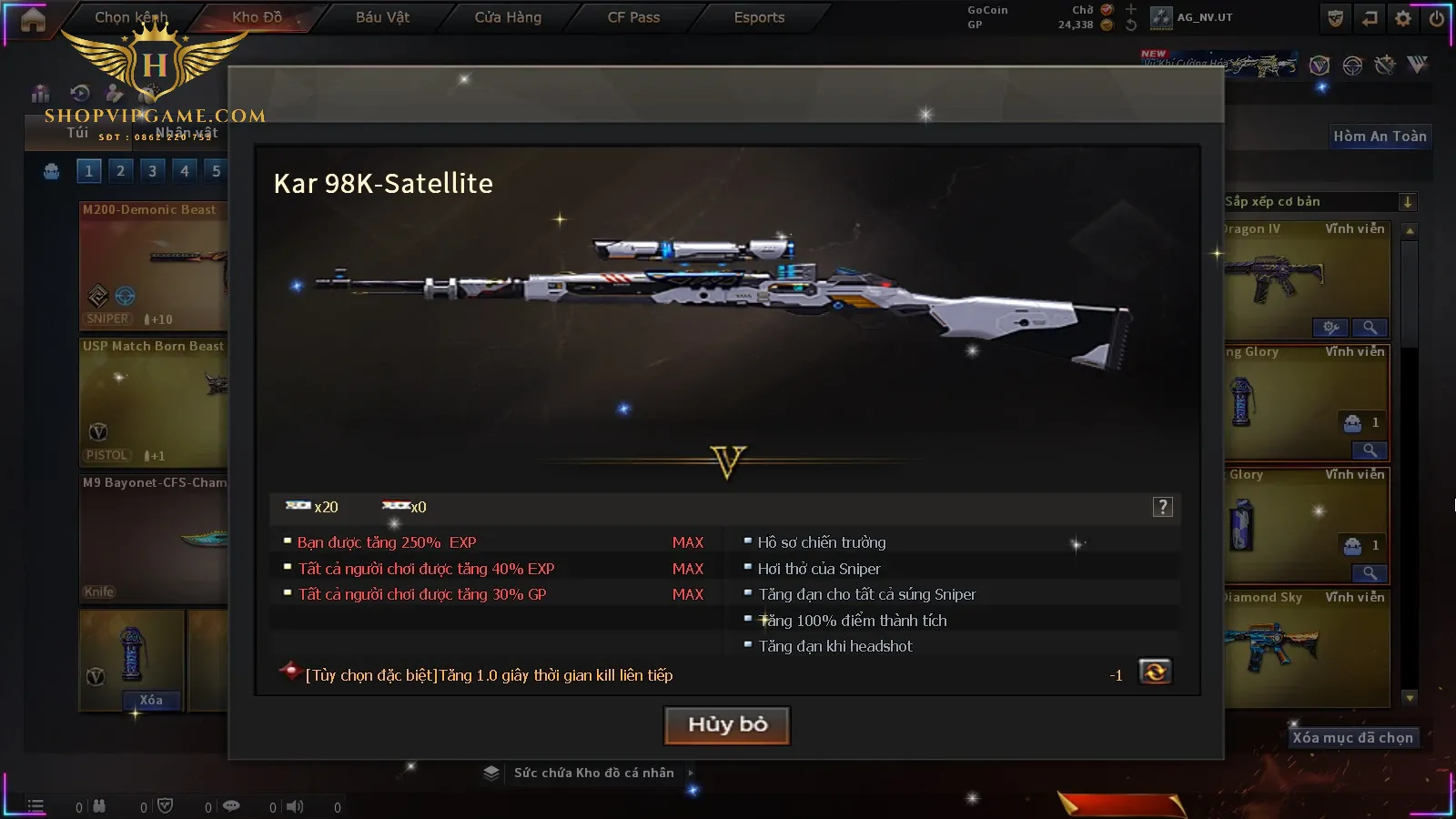
Task: Go to the Cửa Hàng shop
Action: click(508, 17)
